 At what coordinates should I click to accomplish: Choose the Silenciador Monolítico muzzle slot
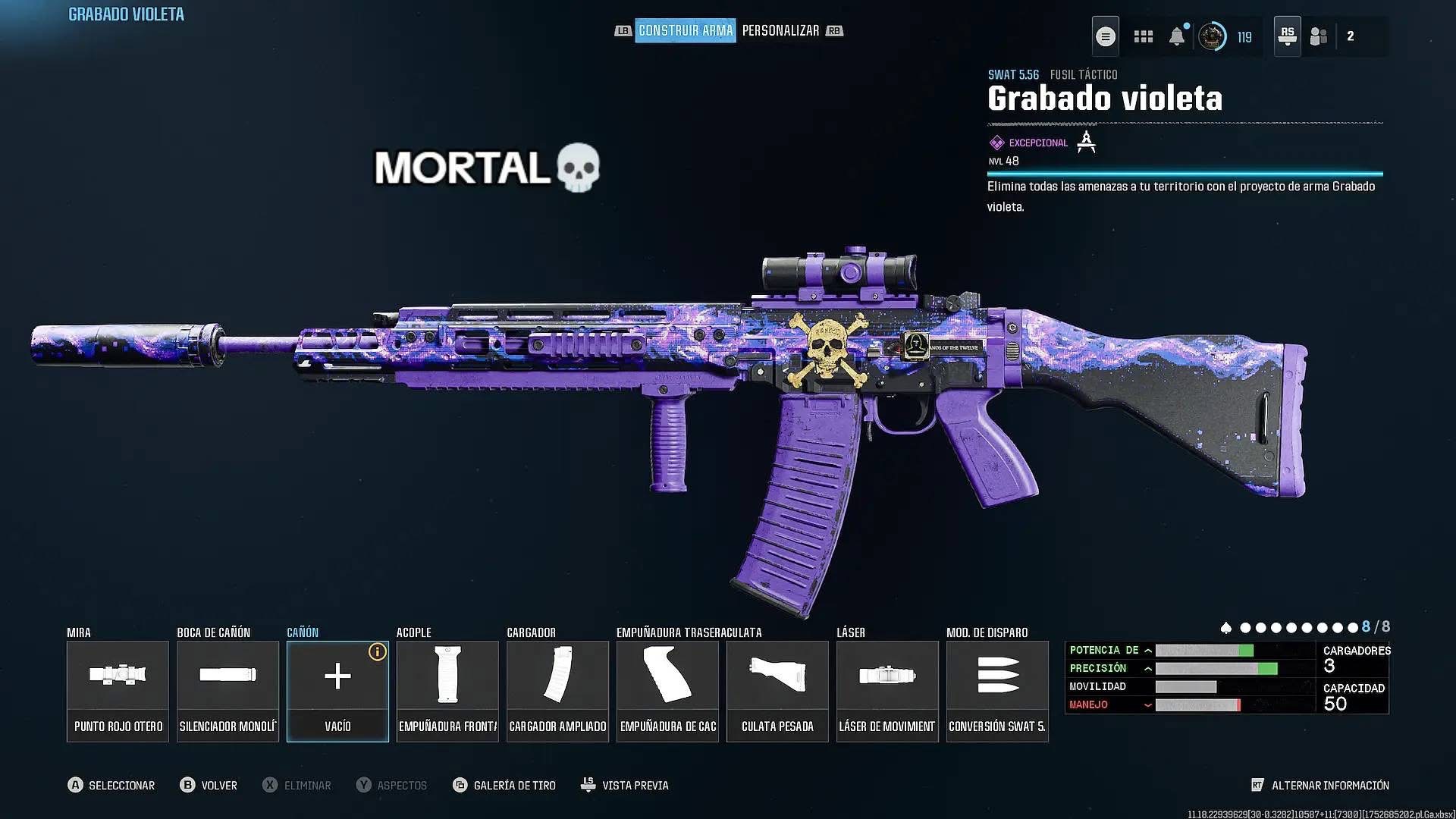pyautogui.click(x=227, y=691)
